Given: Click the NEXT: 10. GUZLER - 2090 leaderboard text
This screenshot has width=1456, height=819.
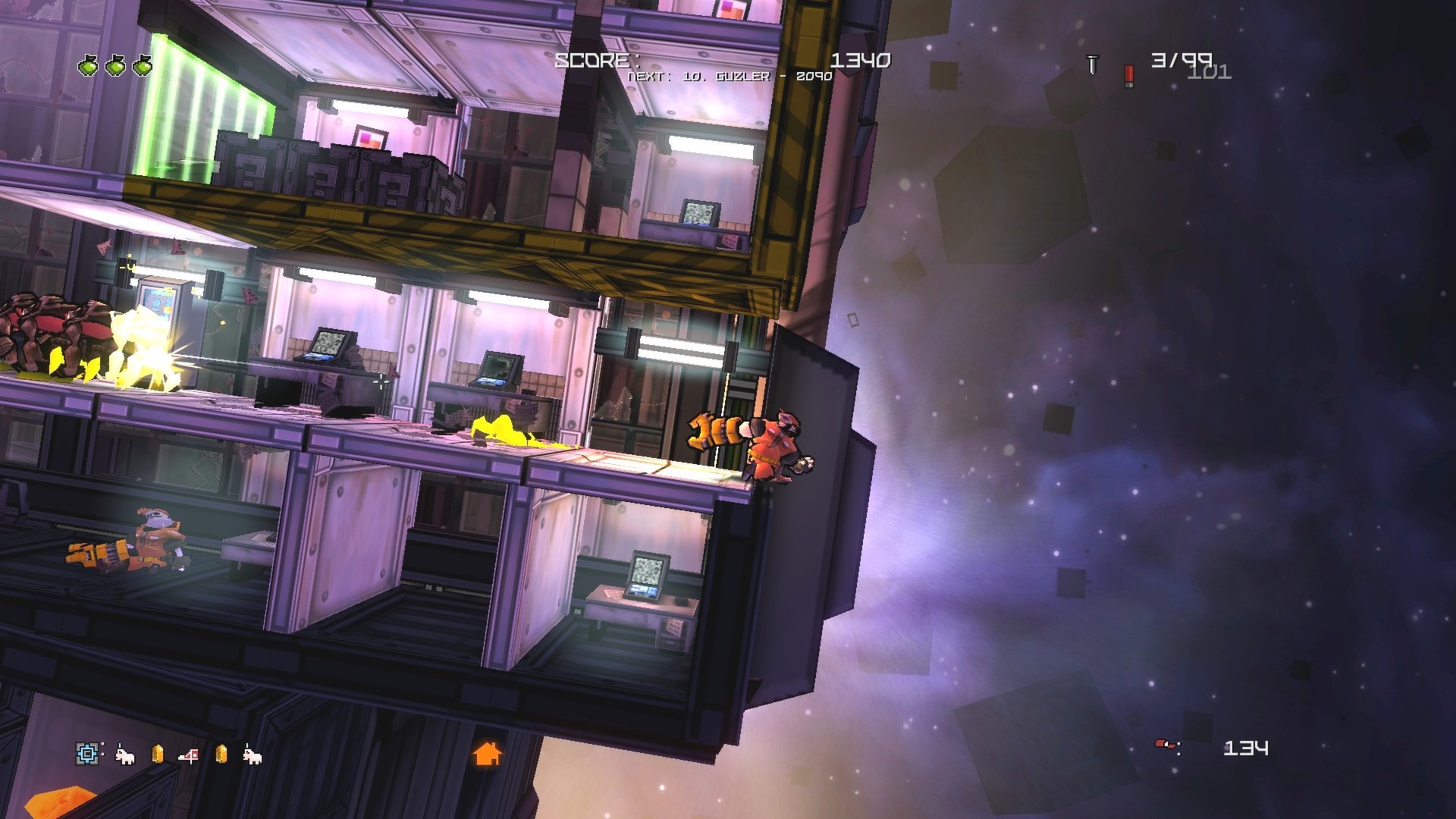Looking at the screenshot, I should (730, 78).
